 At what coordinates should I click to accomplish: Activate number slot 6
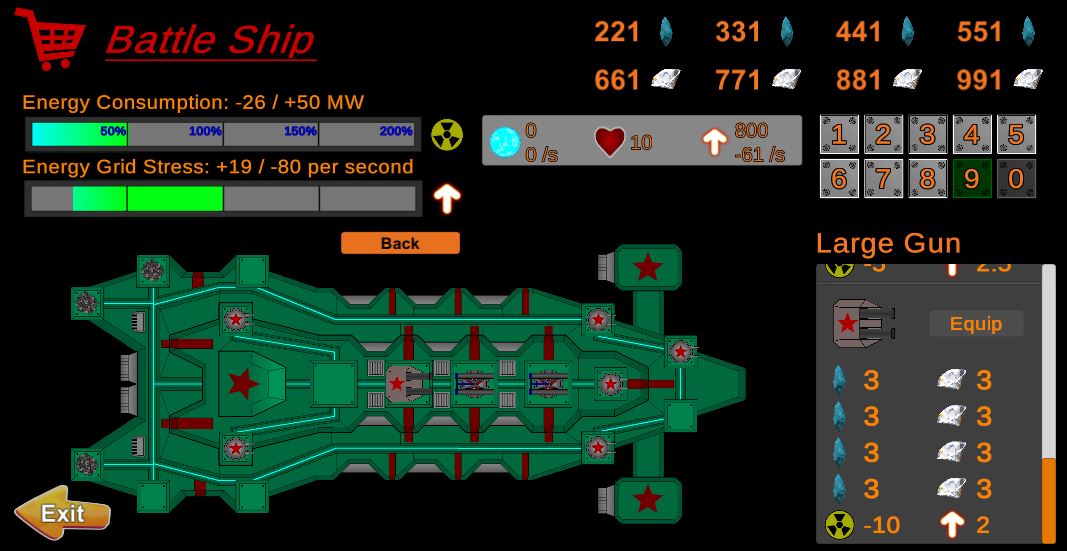[839, 179]
